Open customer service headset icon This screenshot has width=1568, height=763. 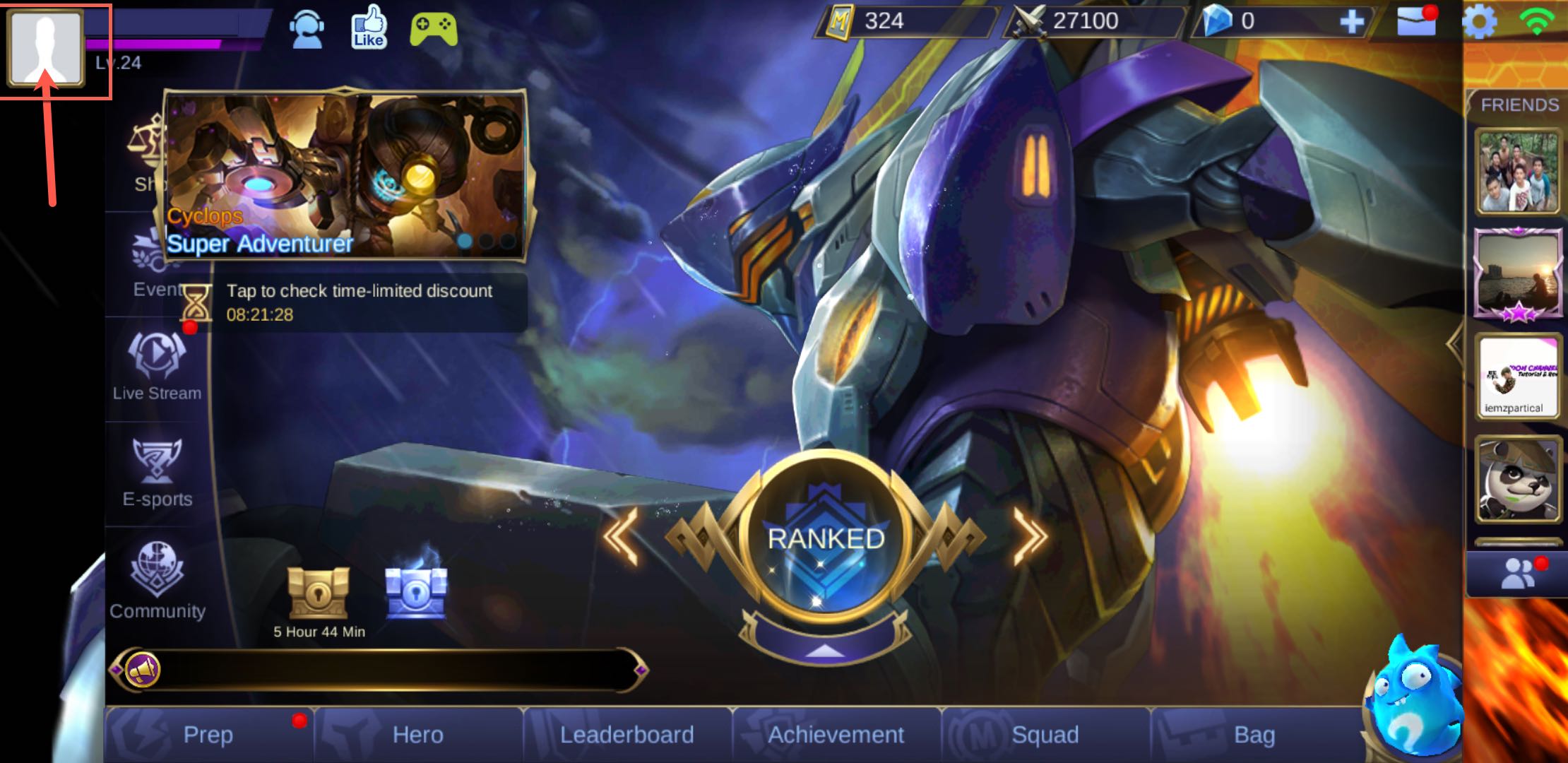(307, 28)
